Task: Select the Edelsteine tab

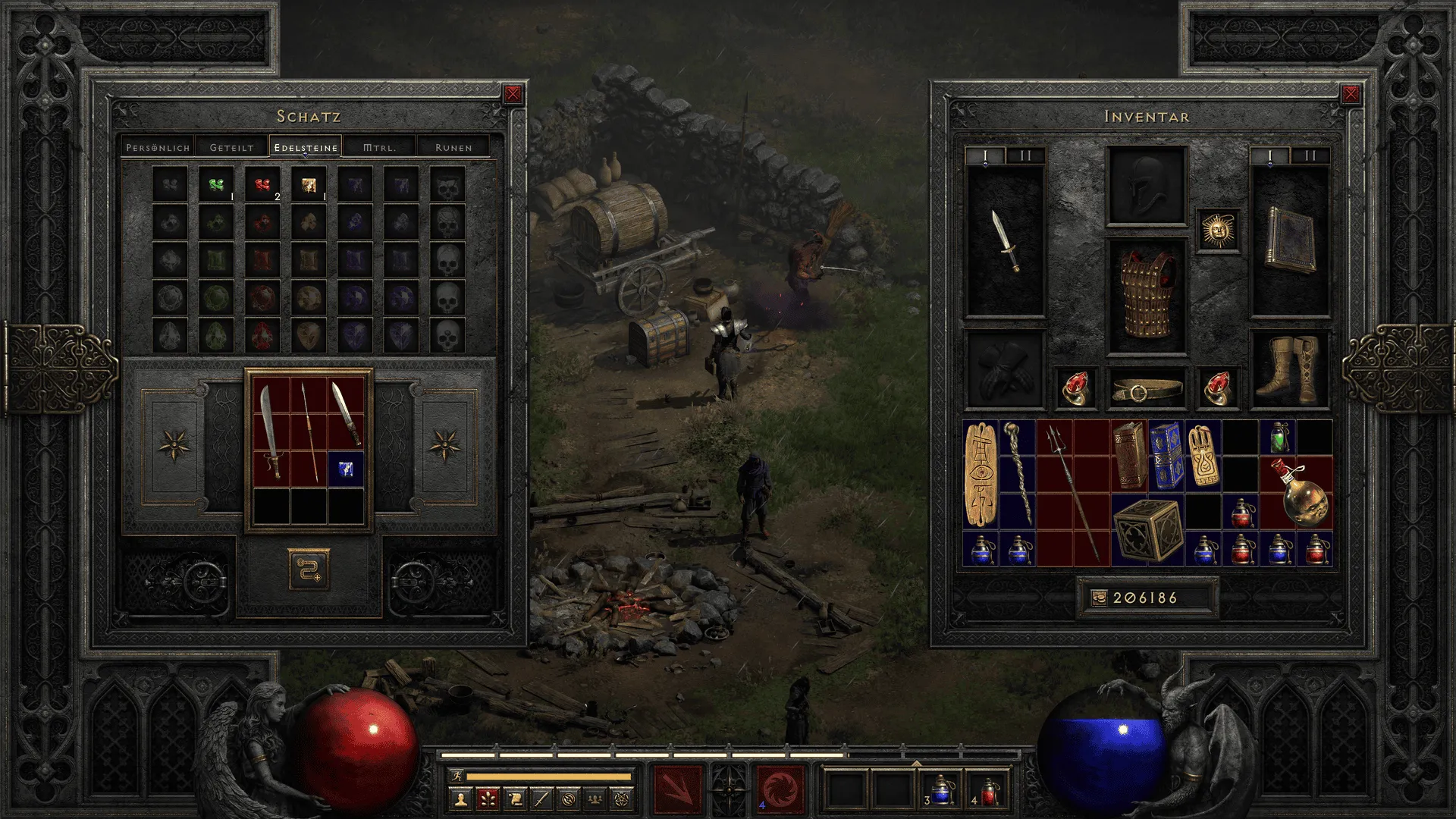Action: click(x=306, y=147)
